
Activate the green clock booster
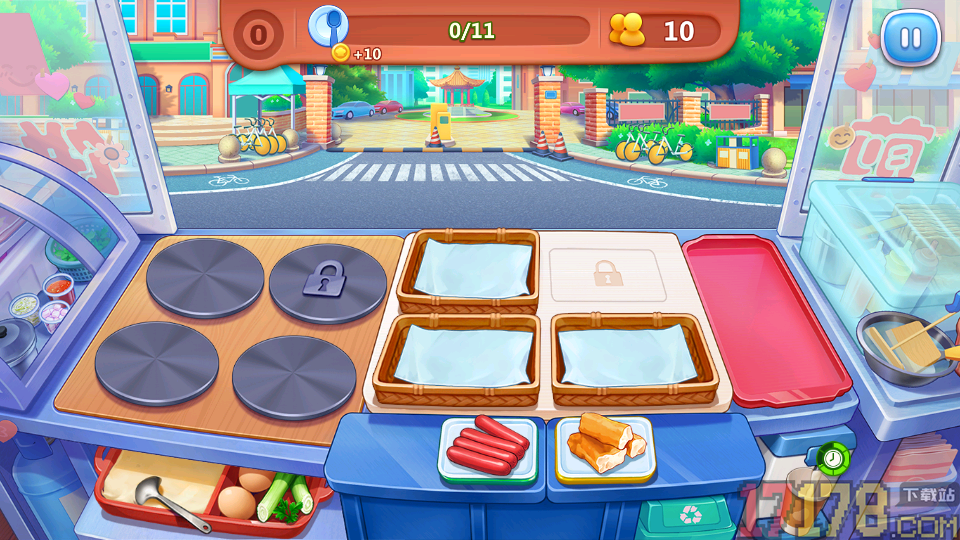(x=832, y=459)
